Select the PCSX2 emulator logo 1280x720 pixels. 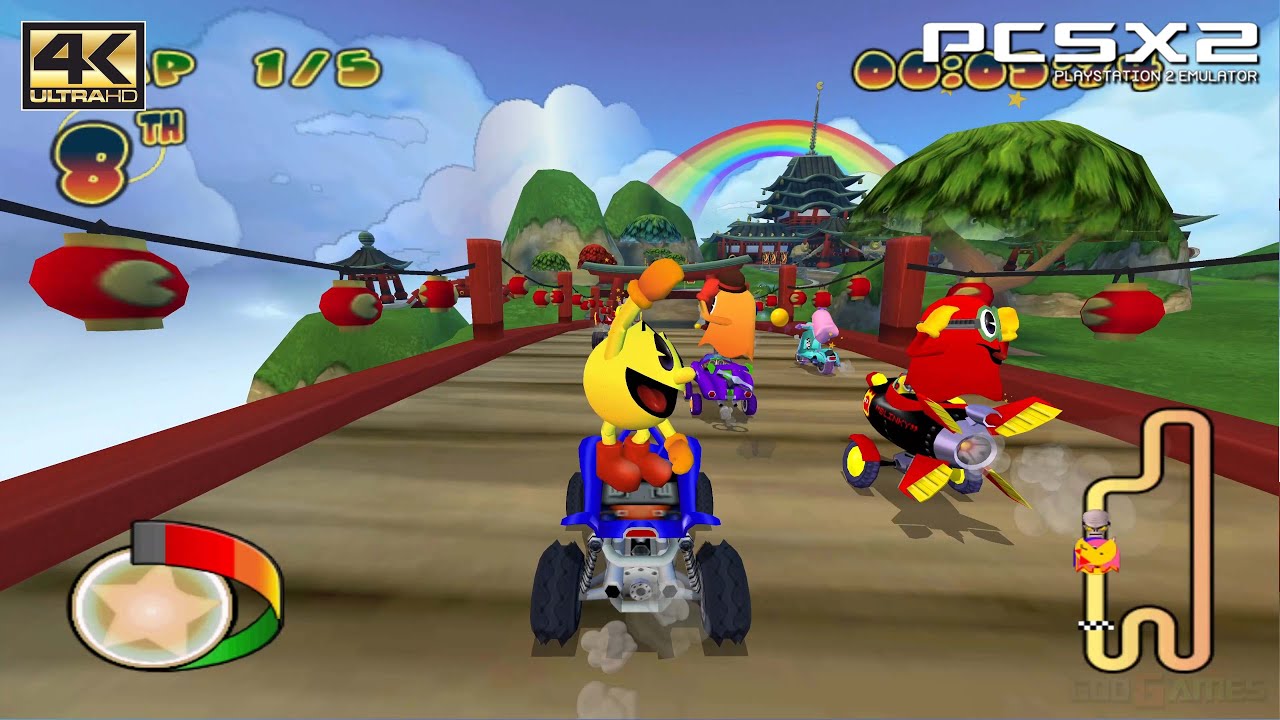pyautogui.click(x=1090, y=40)
